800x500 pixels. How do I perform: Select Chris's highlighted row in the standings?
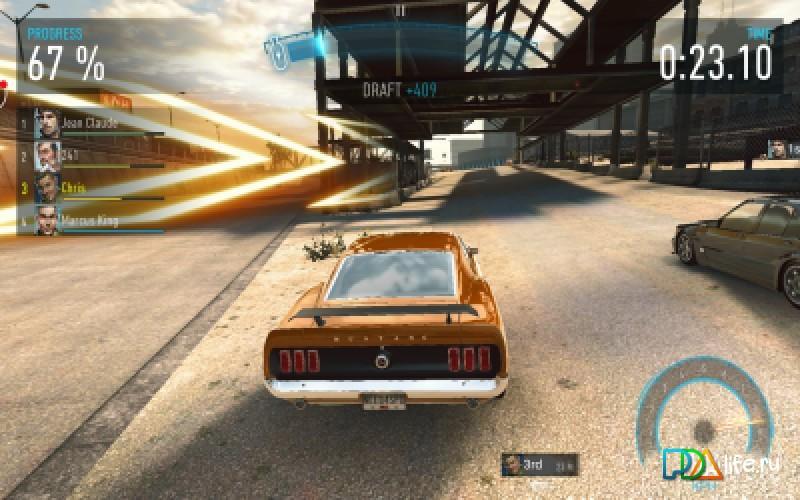point(88,188)
